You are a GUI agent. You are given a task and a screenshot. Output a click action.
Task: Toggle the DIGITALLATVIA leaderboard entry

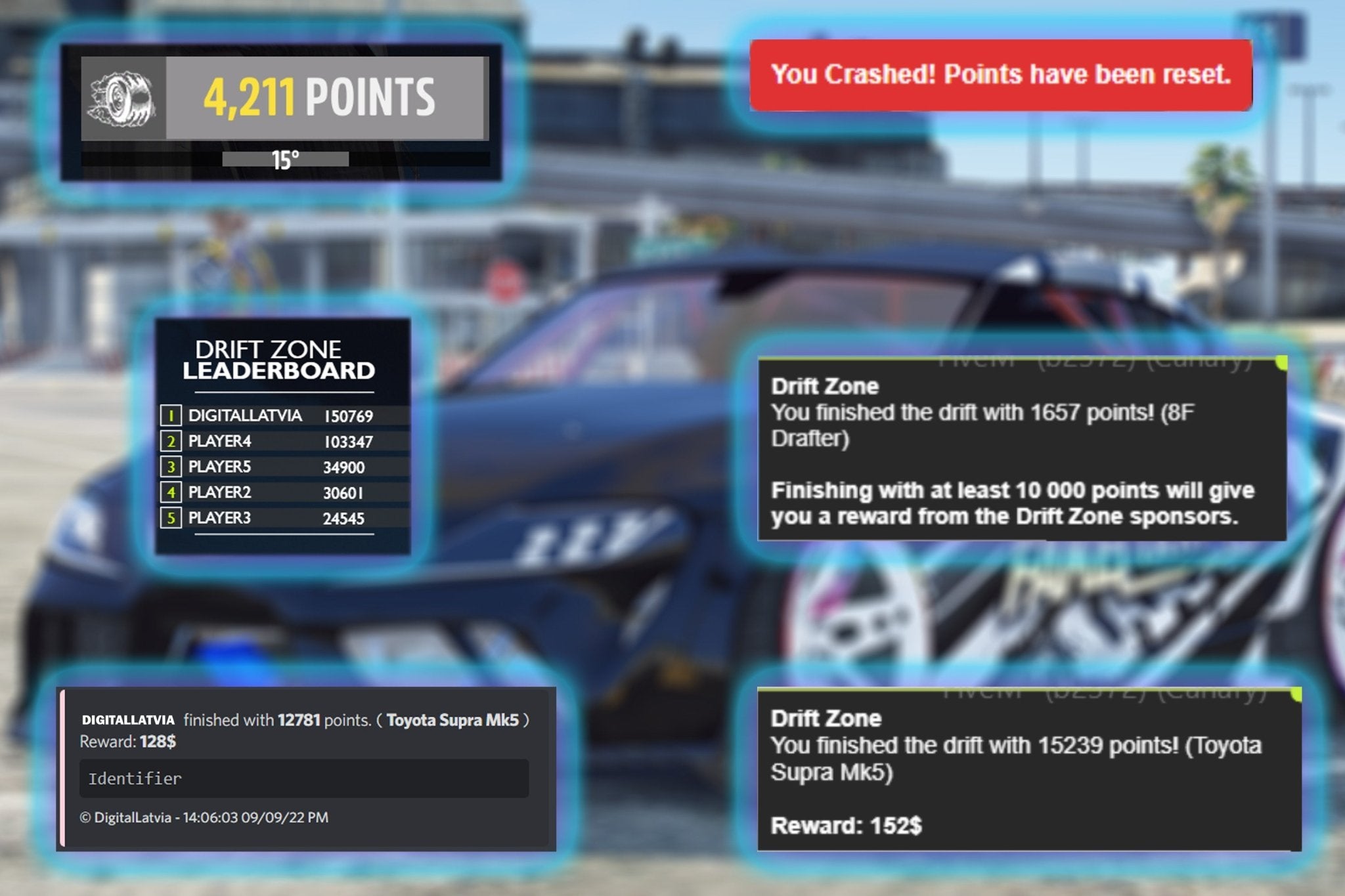click(276, 416)
